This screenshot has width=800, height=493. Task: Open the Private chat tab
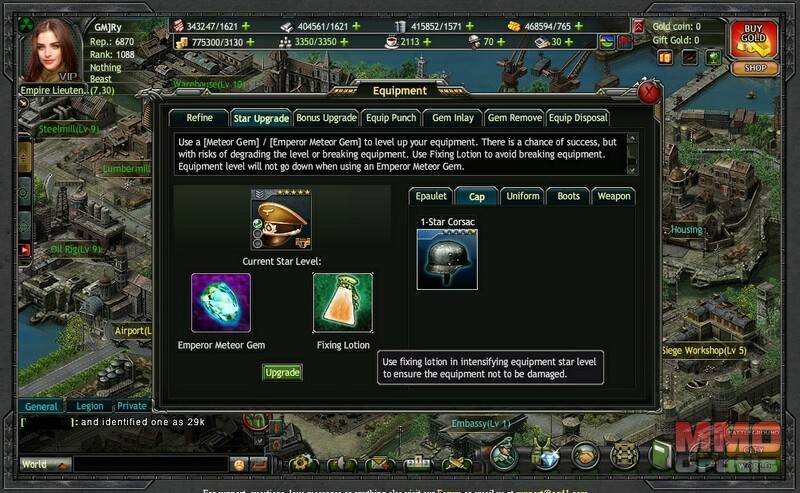click(x=132, y=407)
